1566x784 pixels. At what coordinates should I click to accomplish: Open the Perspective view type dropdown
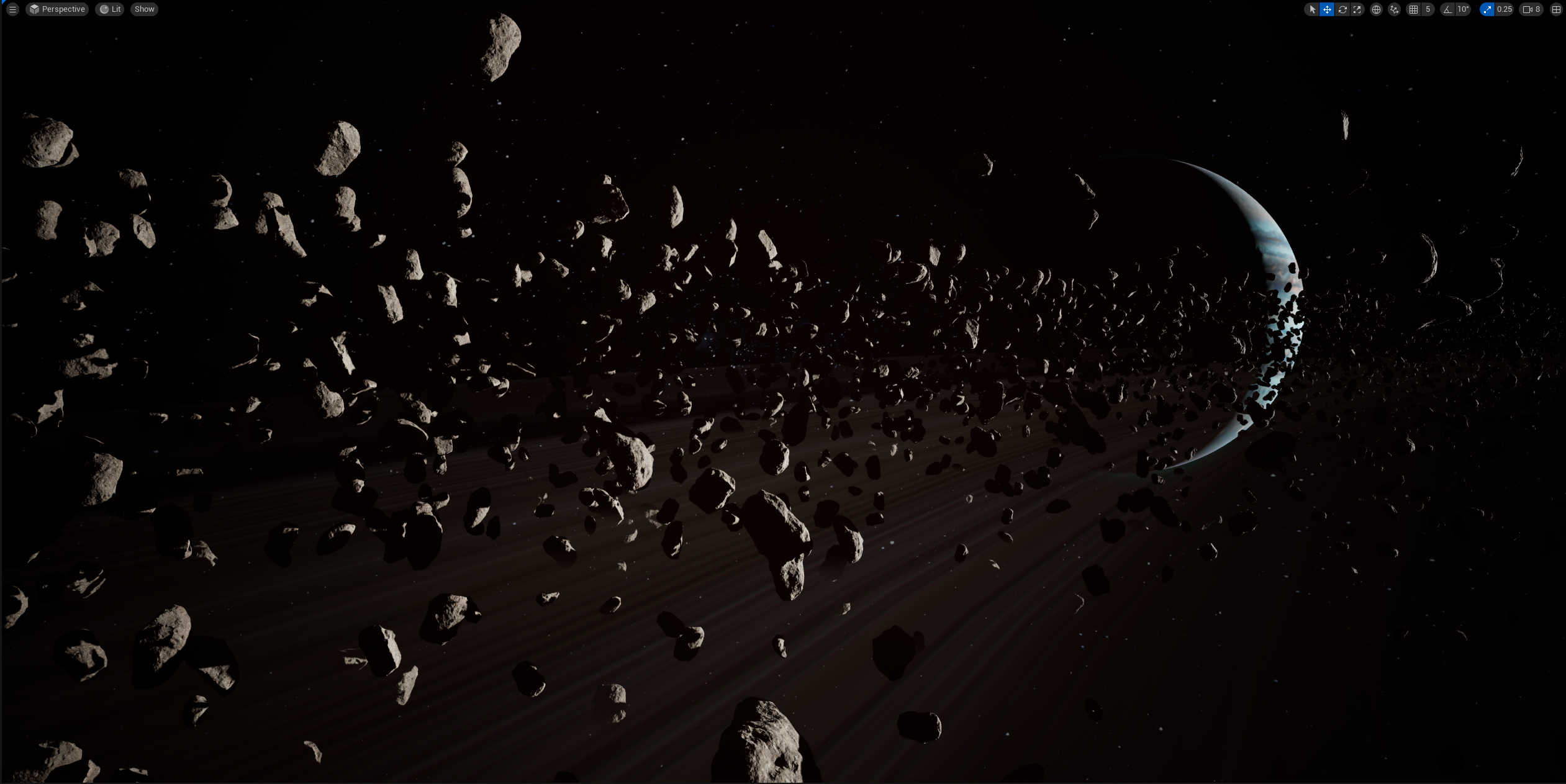pos(57,9)
